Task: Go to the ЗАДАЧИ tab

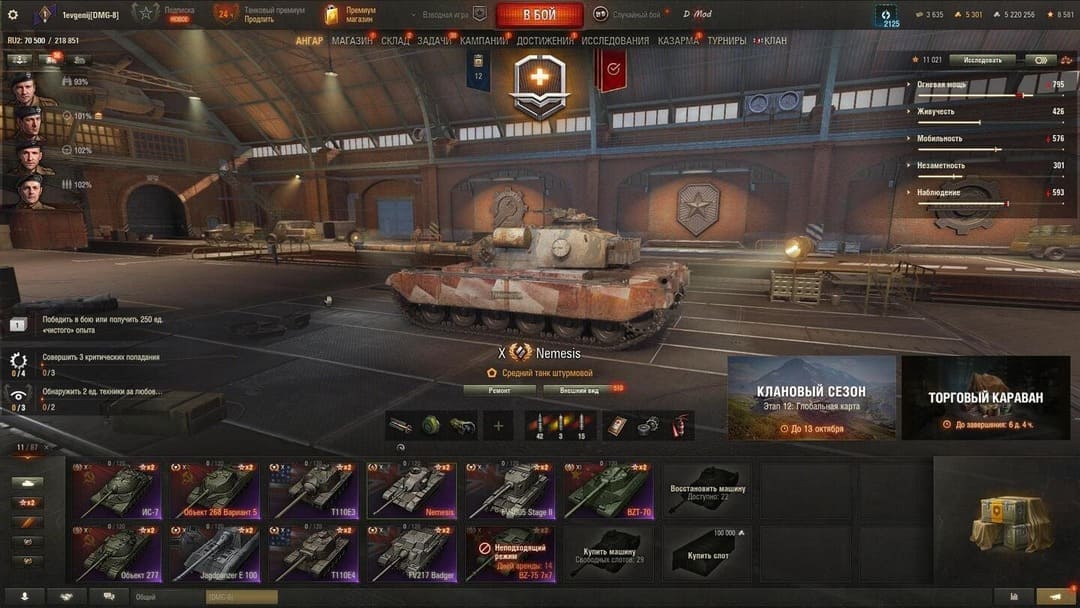Action: pos(434,41)
